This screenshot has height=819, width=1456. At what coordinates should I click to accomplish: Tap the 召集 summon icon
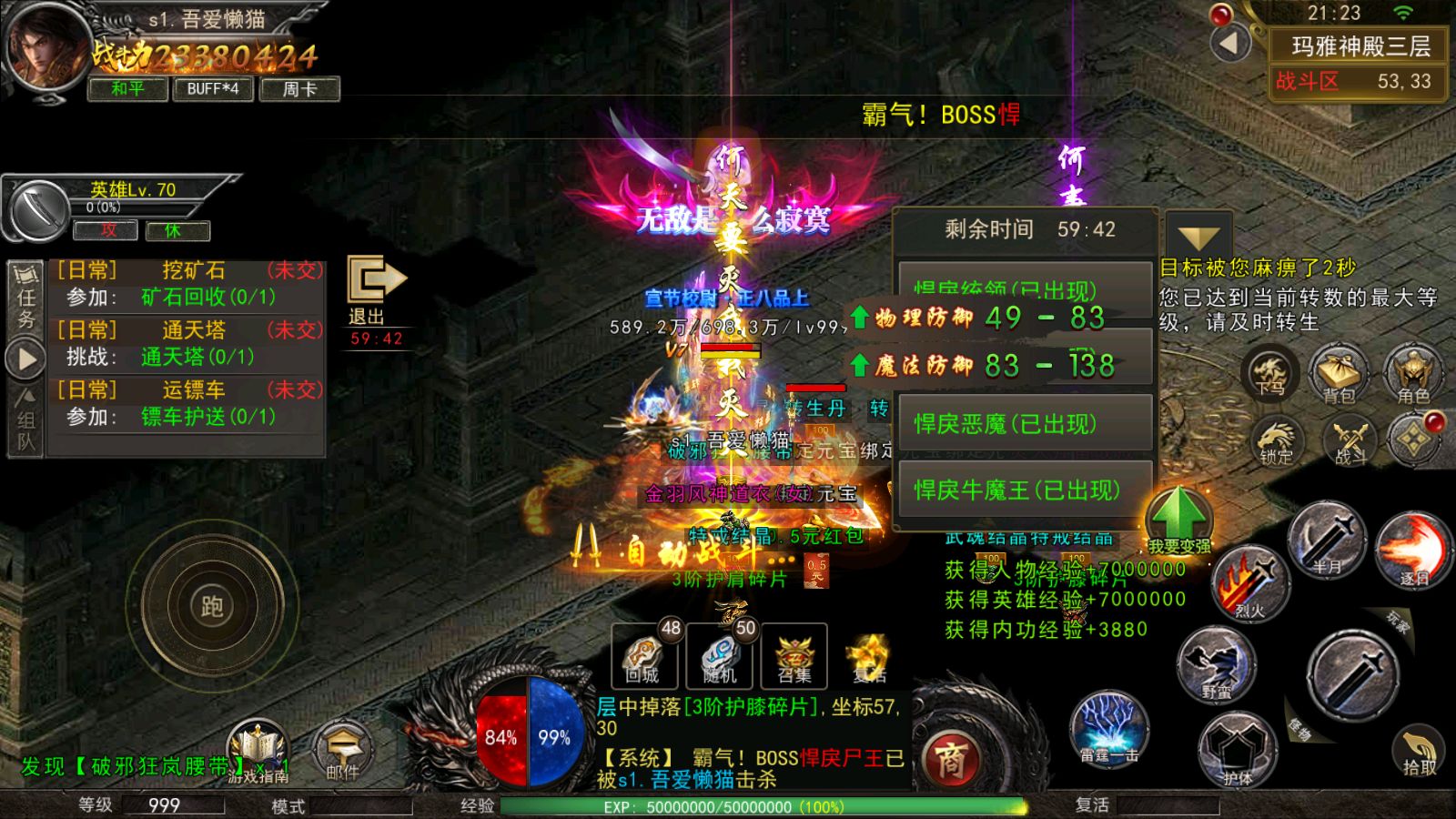[x=794, y=657]
